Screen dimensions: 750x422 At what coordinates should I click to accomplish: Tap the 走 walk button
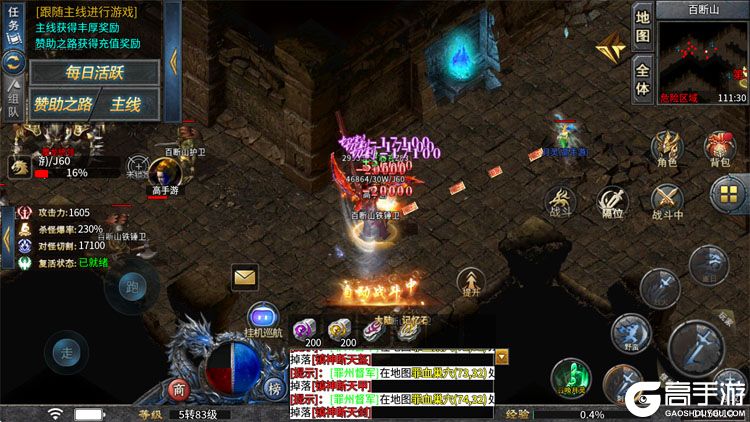click(67, 353)
